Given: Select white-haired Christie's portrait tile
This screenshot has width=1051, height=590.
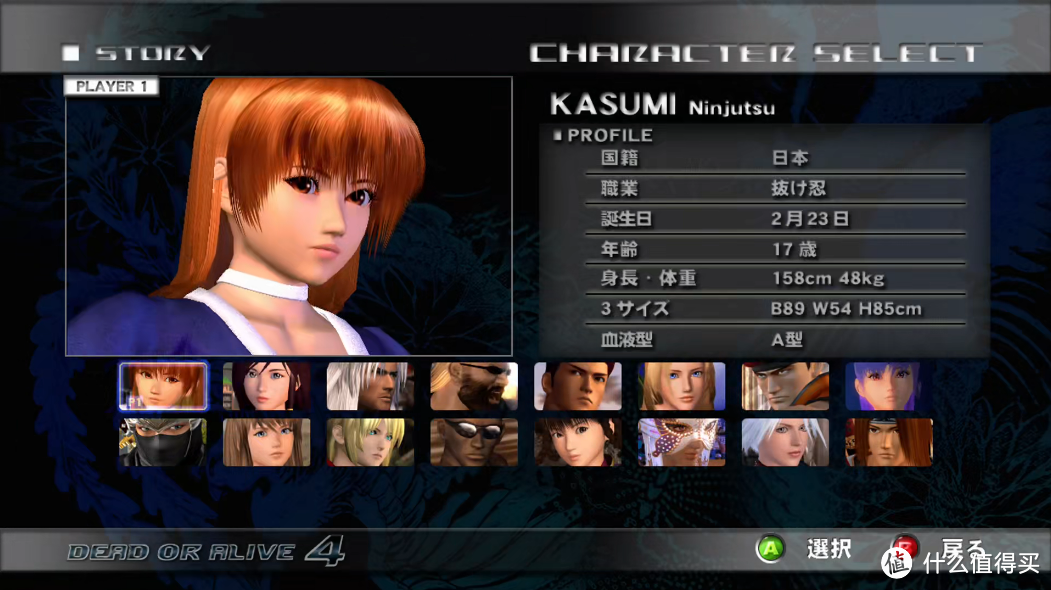Looking at the screenshot, I should coord(786,442).
